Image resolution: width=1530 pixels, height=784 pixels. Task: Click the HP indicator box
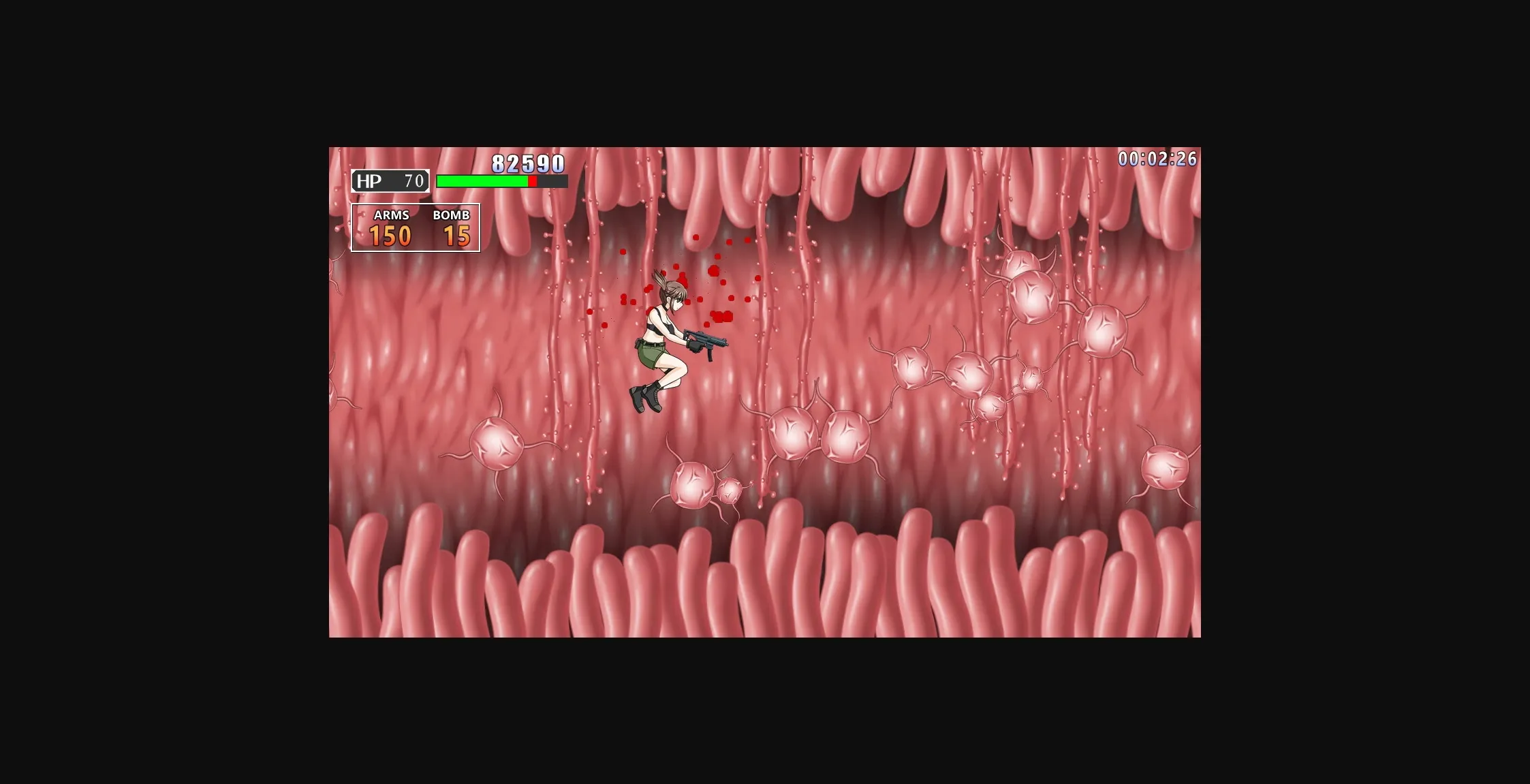tap(389, 181)
